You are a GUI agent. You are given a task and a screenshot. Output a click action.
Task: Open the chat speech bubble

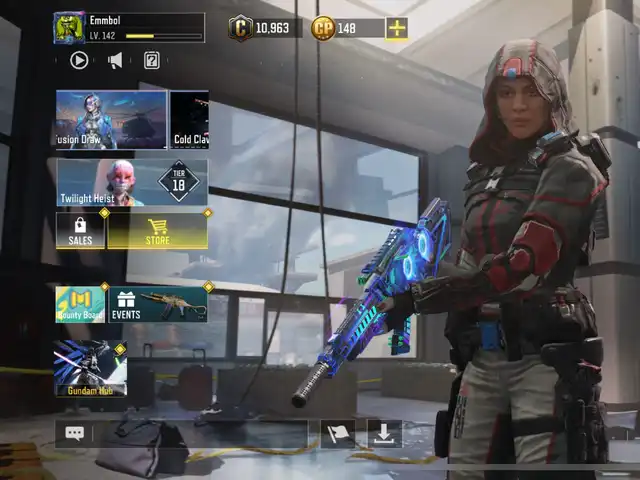75,433
